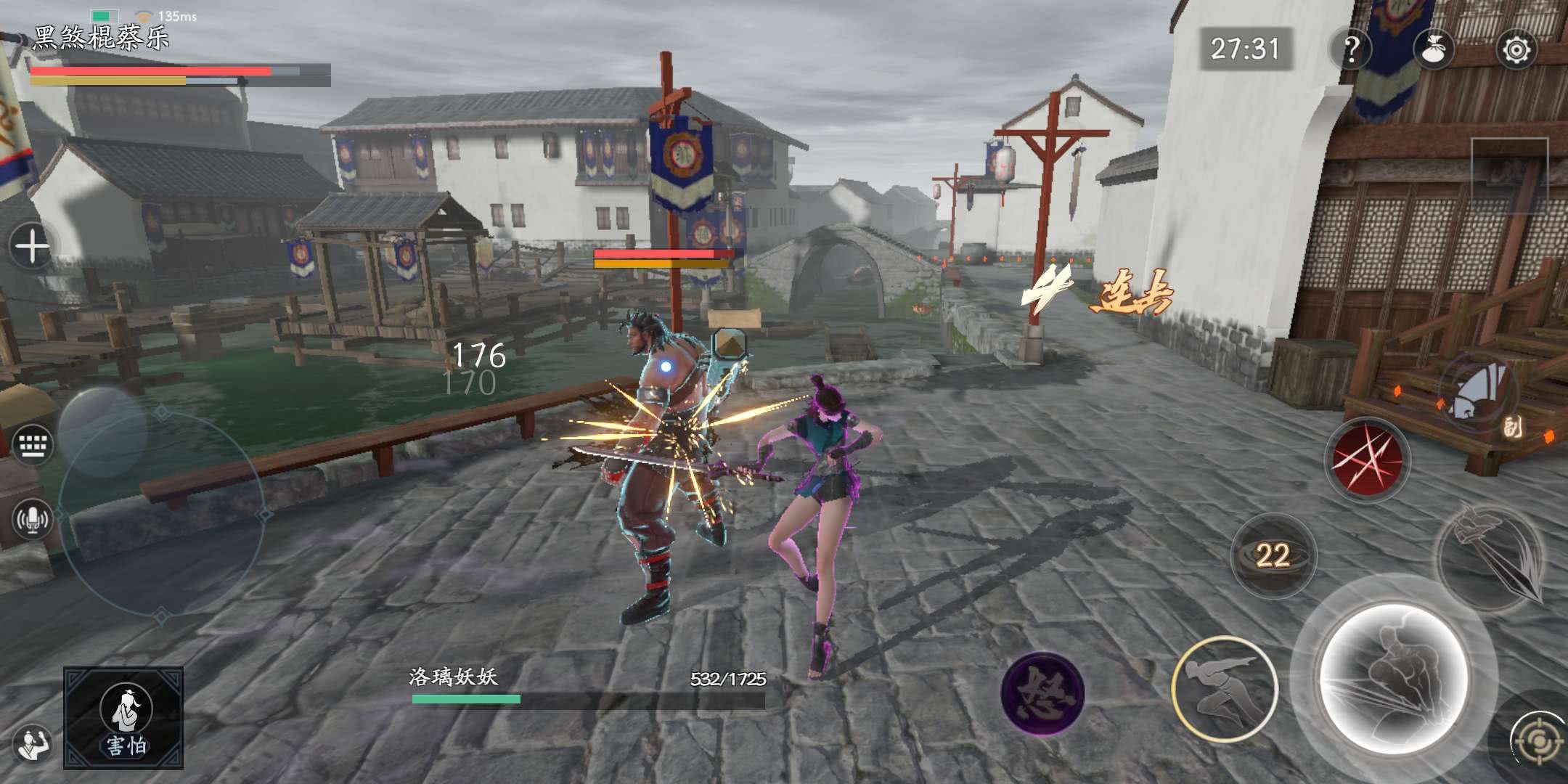Viewport: 1568px width, 784px height.
Task: Open the help question mark button
Action: 1351,49
